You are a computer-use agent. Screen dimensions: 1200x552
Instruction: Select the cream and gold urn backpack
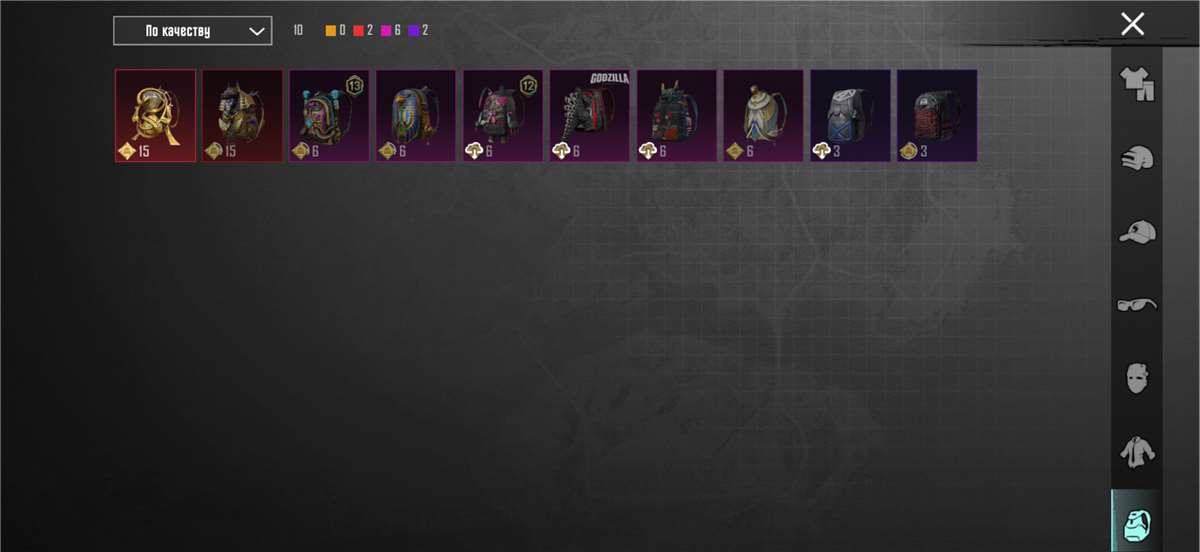click(x=764, y=115)
